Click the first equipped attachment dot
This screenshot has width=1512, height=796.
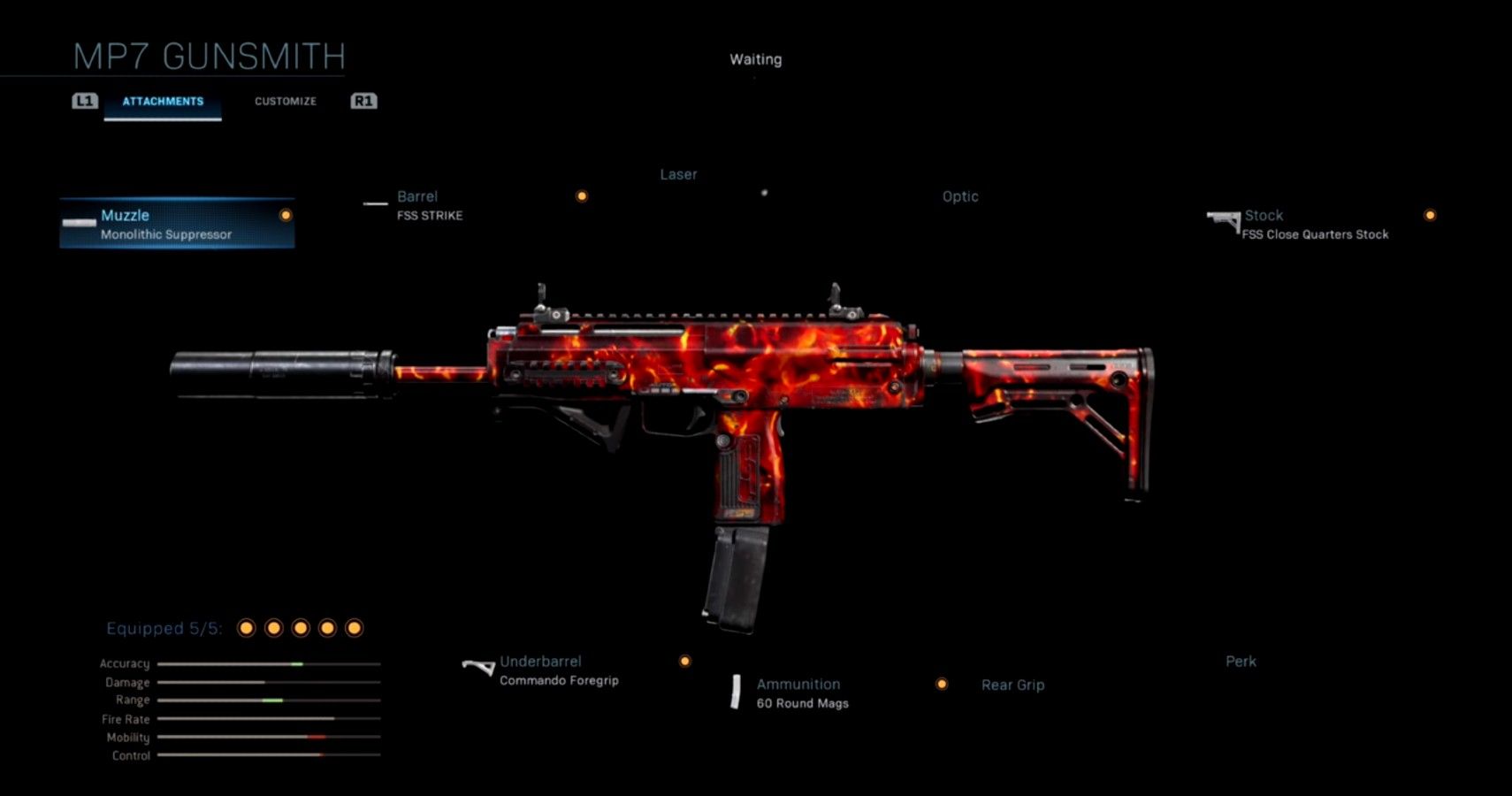[x=246, y=627]
